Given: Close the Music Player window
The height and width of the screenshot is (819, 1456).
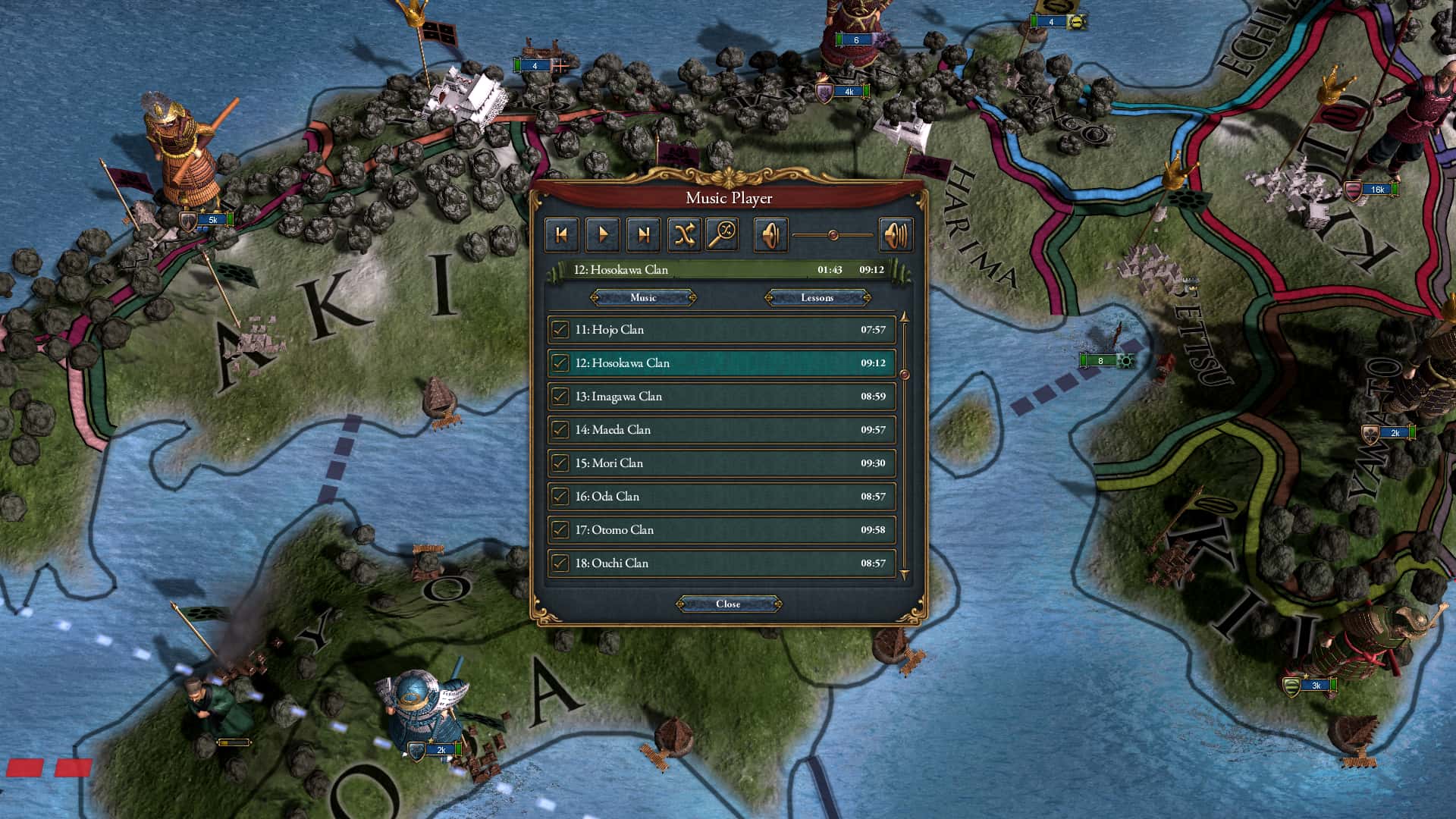Looking at the screenshot, I should click(729, 604).
